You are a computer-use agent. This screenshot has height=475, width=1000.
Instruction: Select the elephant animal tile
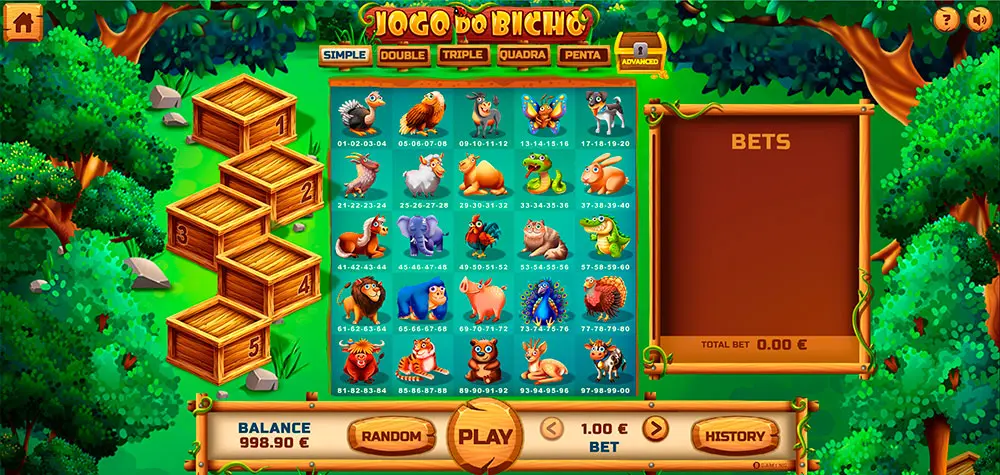(x=421, y=241)
